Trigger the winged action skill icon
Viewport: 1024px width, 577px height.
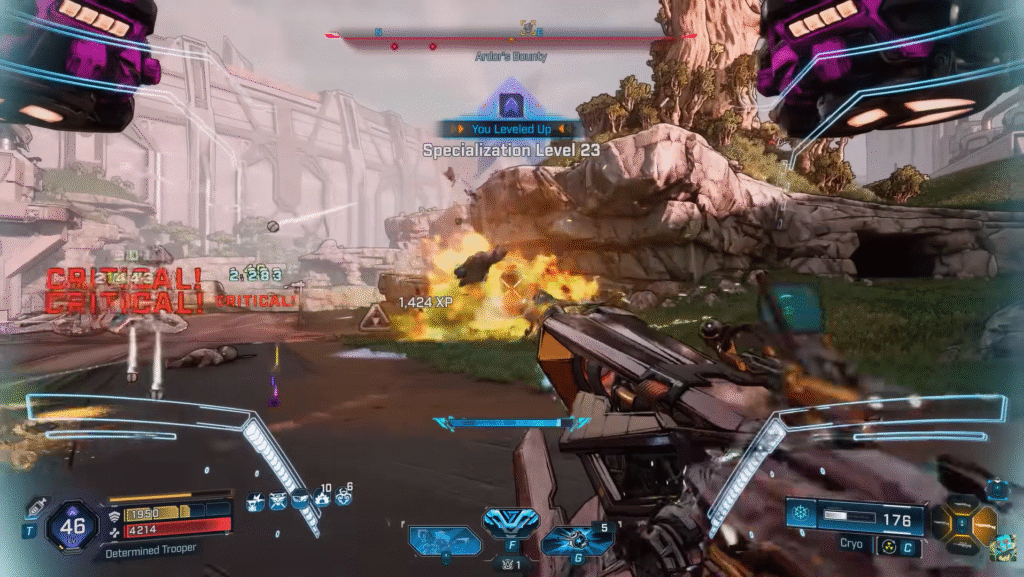[510, 521]
